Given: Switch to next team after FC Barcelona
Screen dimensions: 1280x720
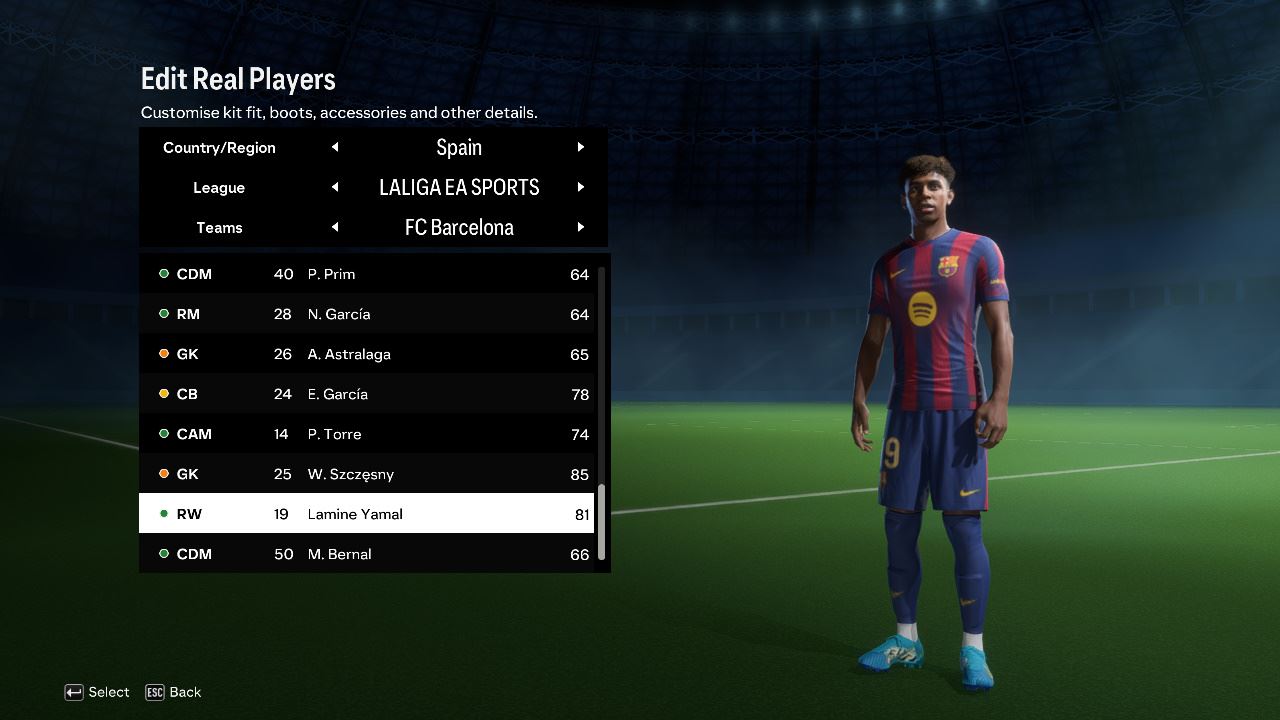Looking at the screenshot, I should 580,227.
